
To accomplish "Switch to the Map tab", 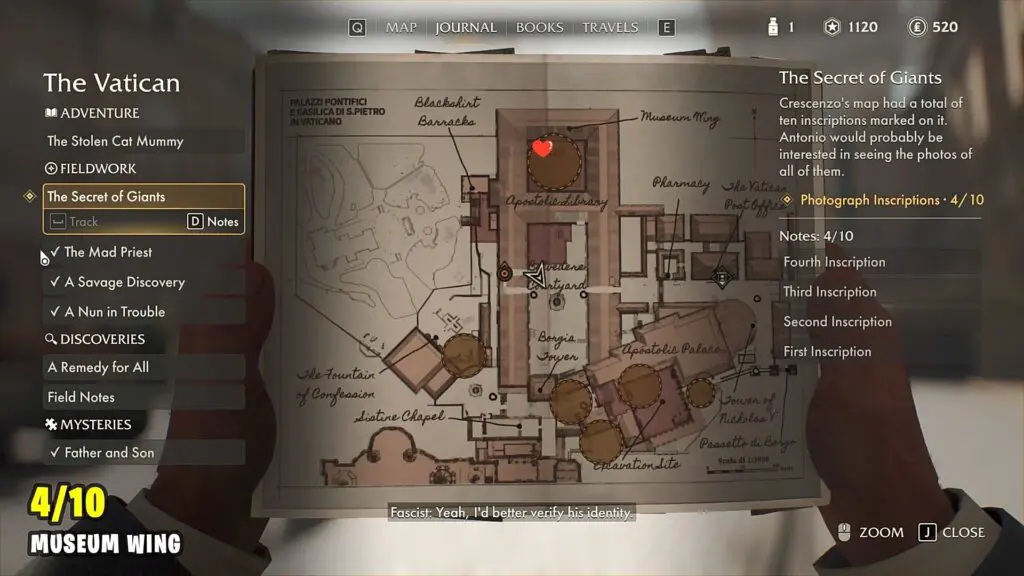I will pos(401,27).
